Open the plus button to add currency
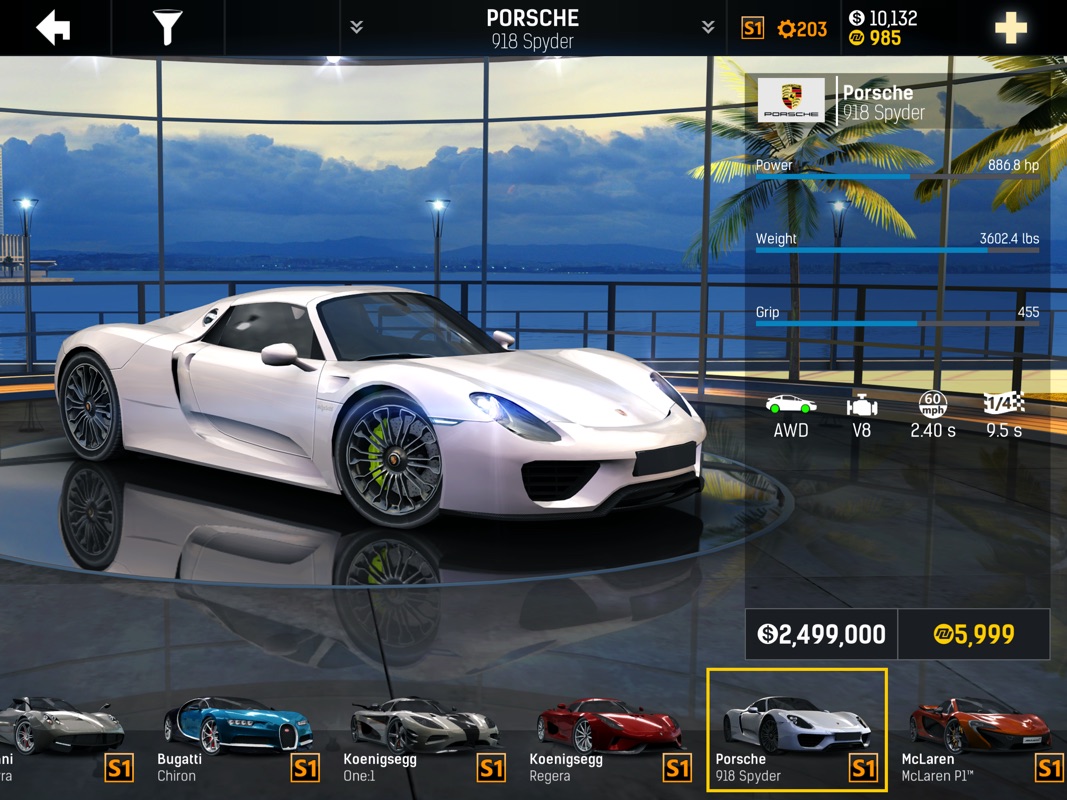The image size is (1067, 800). 1010,28
